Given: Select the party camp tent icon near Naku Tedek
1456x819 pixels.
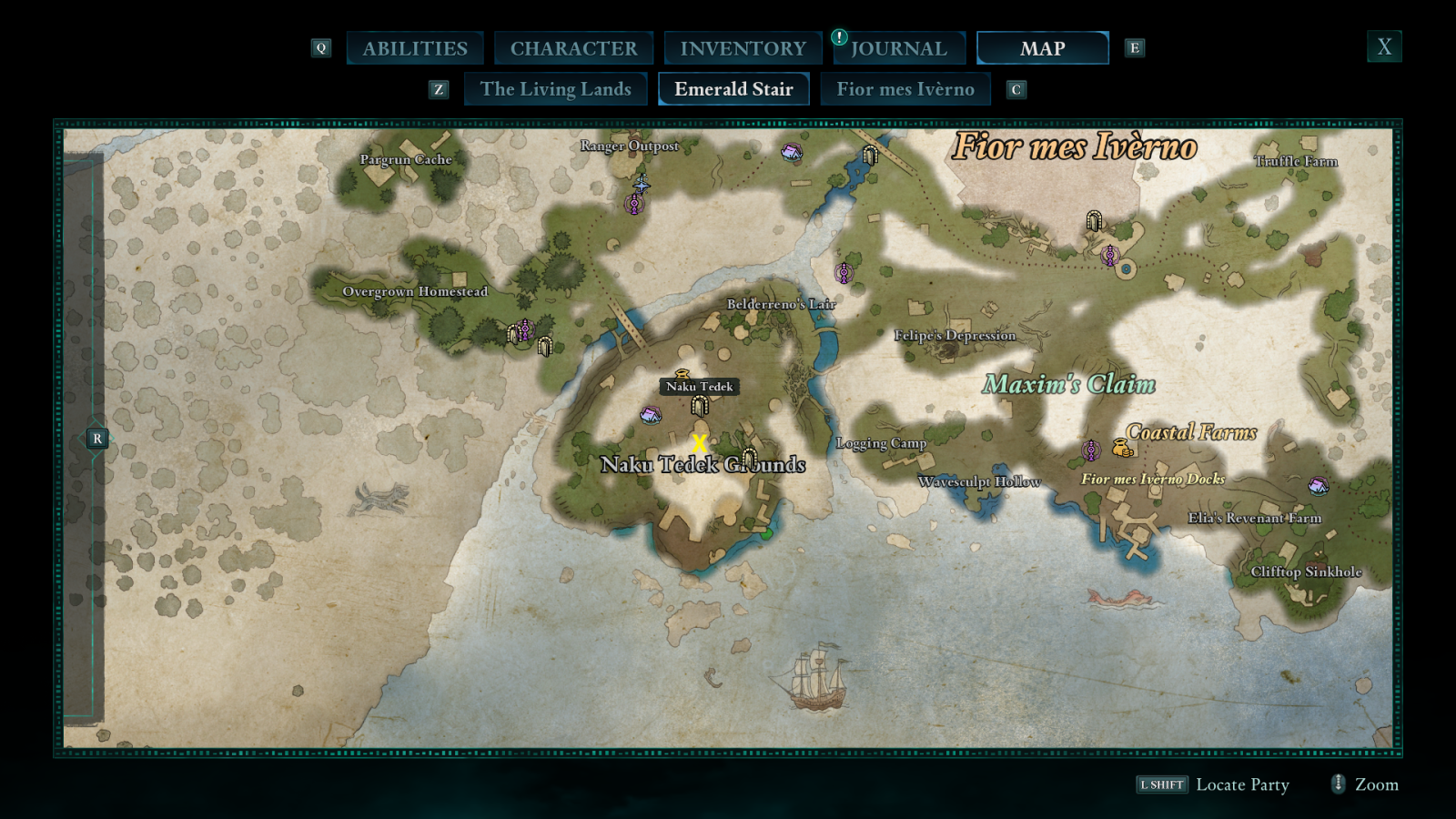Looking at the screenshot, I should [x=650, y=416].
